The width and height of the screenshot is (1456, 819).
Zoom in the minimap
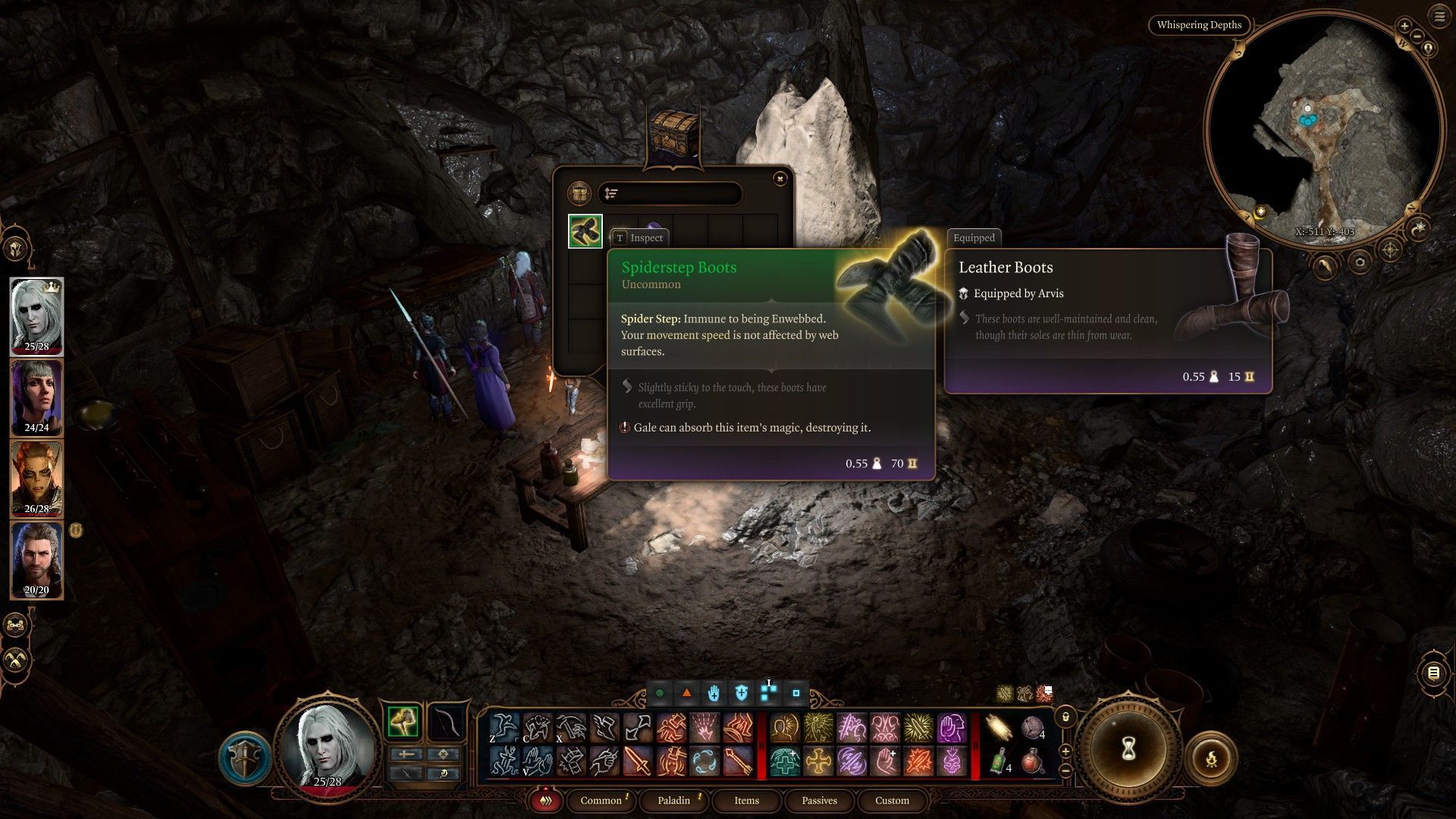point(1404,26)
